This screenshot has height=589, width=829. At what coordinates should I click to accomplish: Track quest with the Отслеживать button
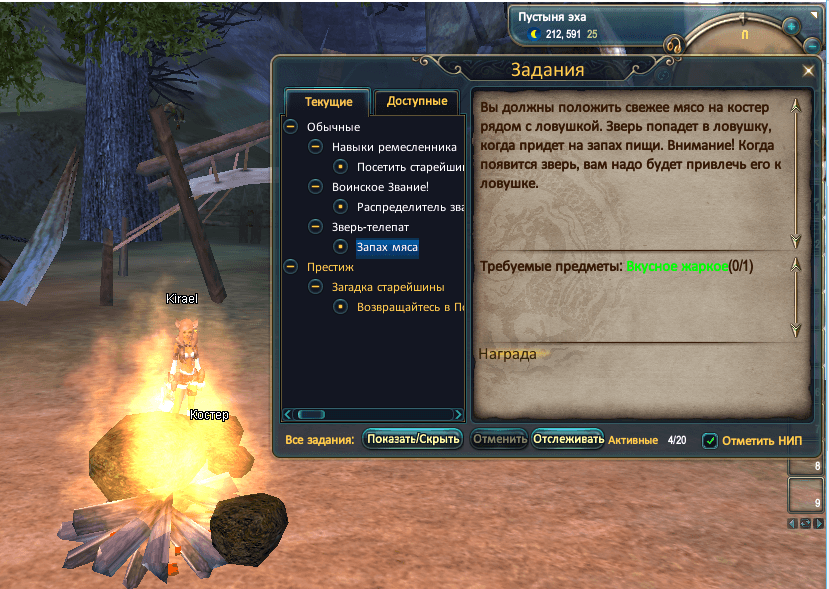point(568,439)
